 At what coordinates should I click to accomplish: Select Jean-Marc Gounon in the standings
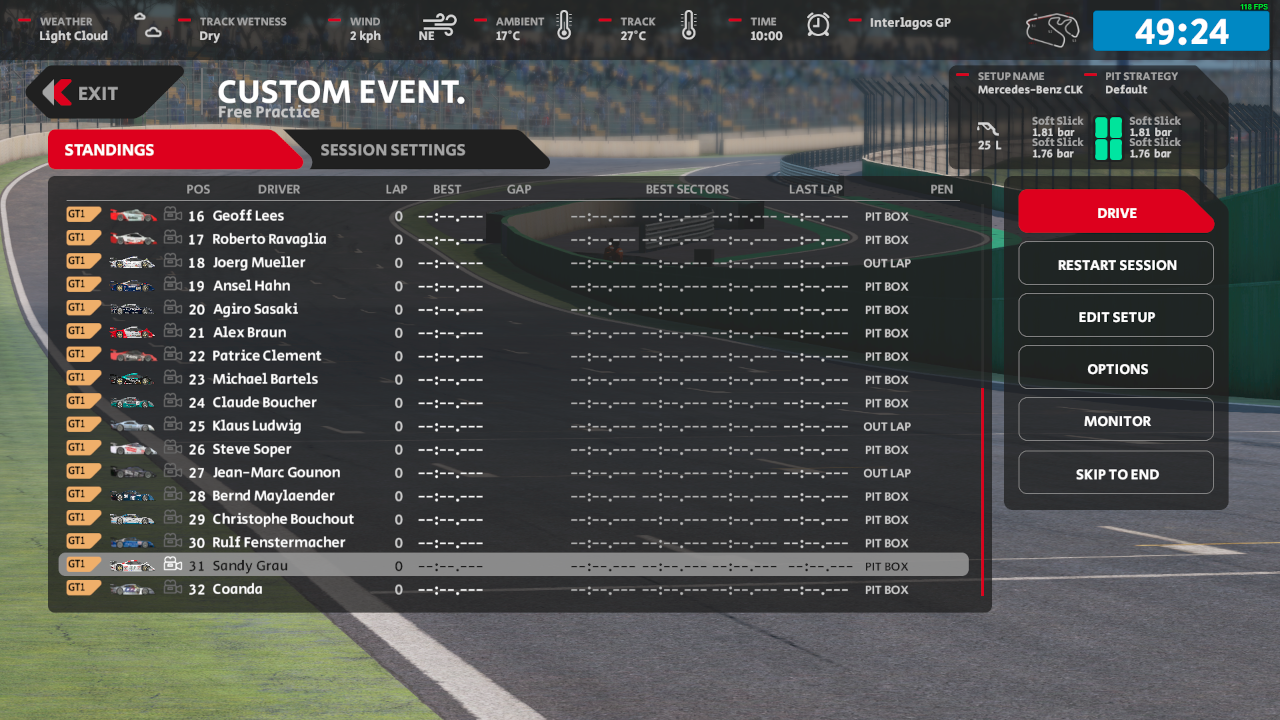pyautogui.click(x=276, y=473)
